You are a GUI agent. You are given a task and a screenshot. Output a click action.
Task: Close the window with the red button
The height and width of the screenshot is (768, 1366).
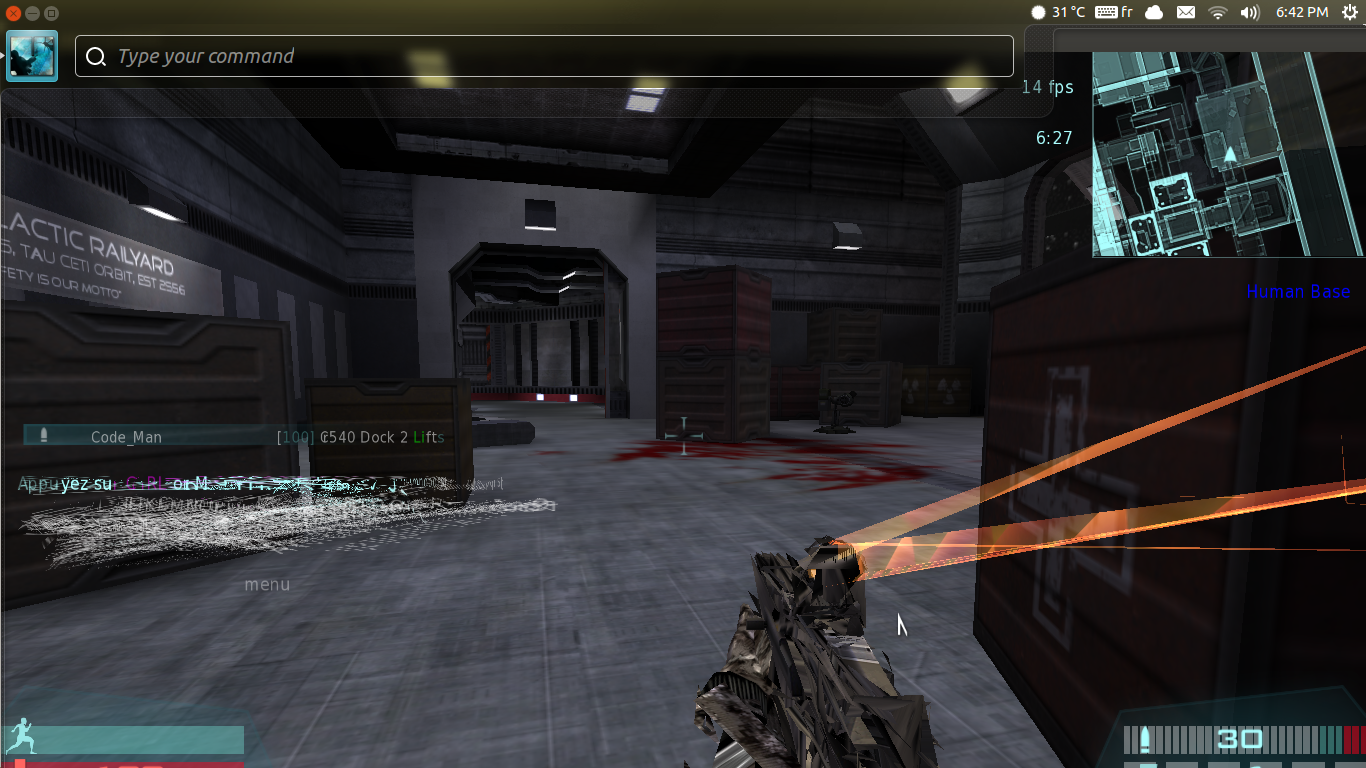coord(13,13)
